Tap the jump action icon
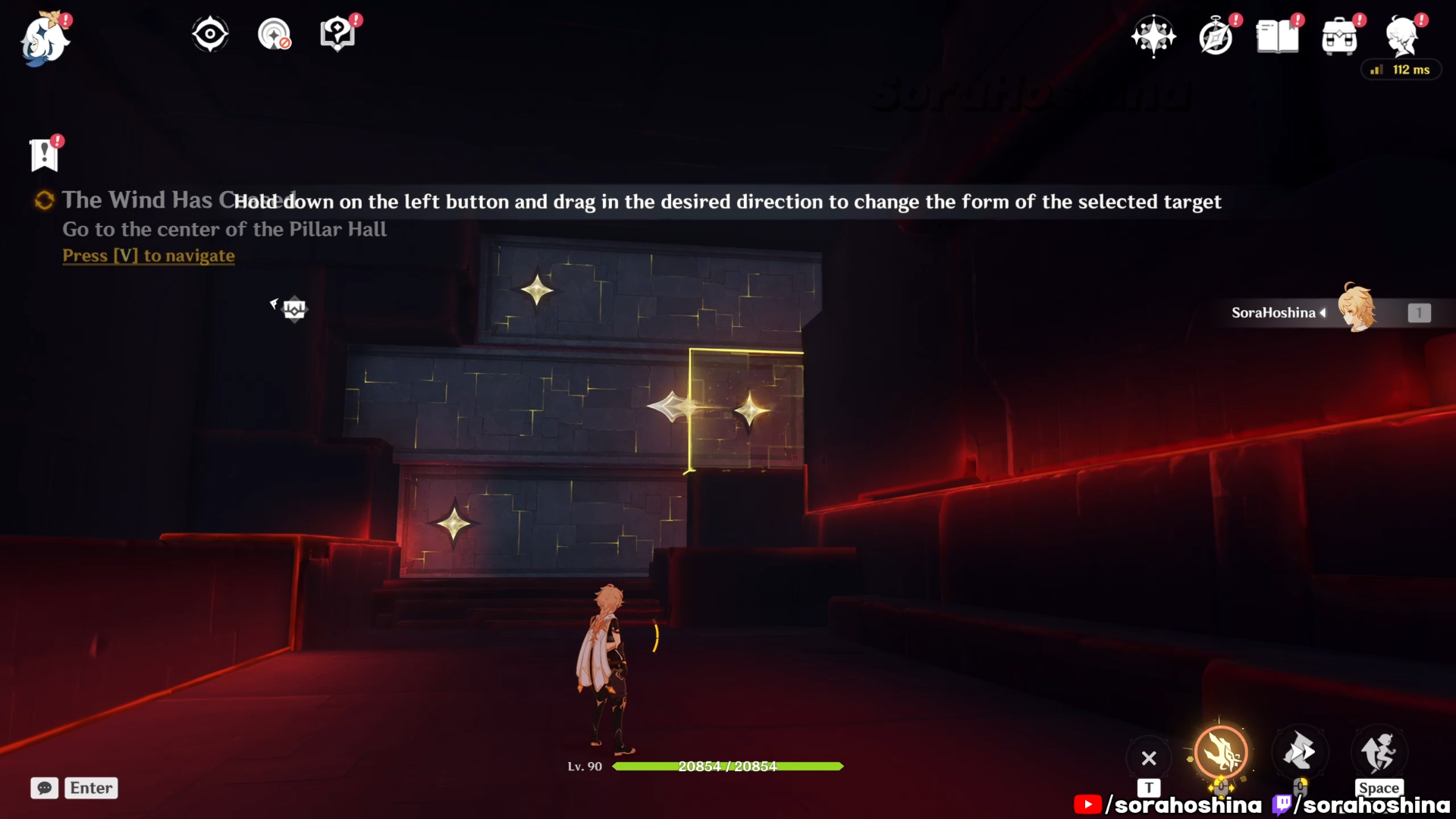 [1379, 752]
